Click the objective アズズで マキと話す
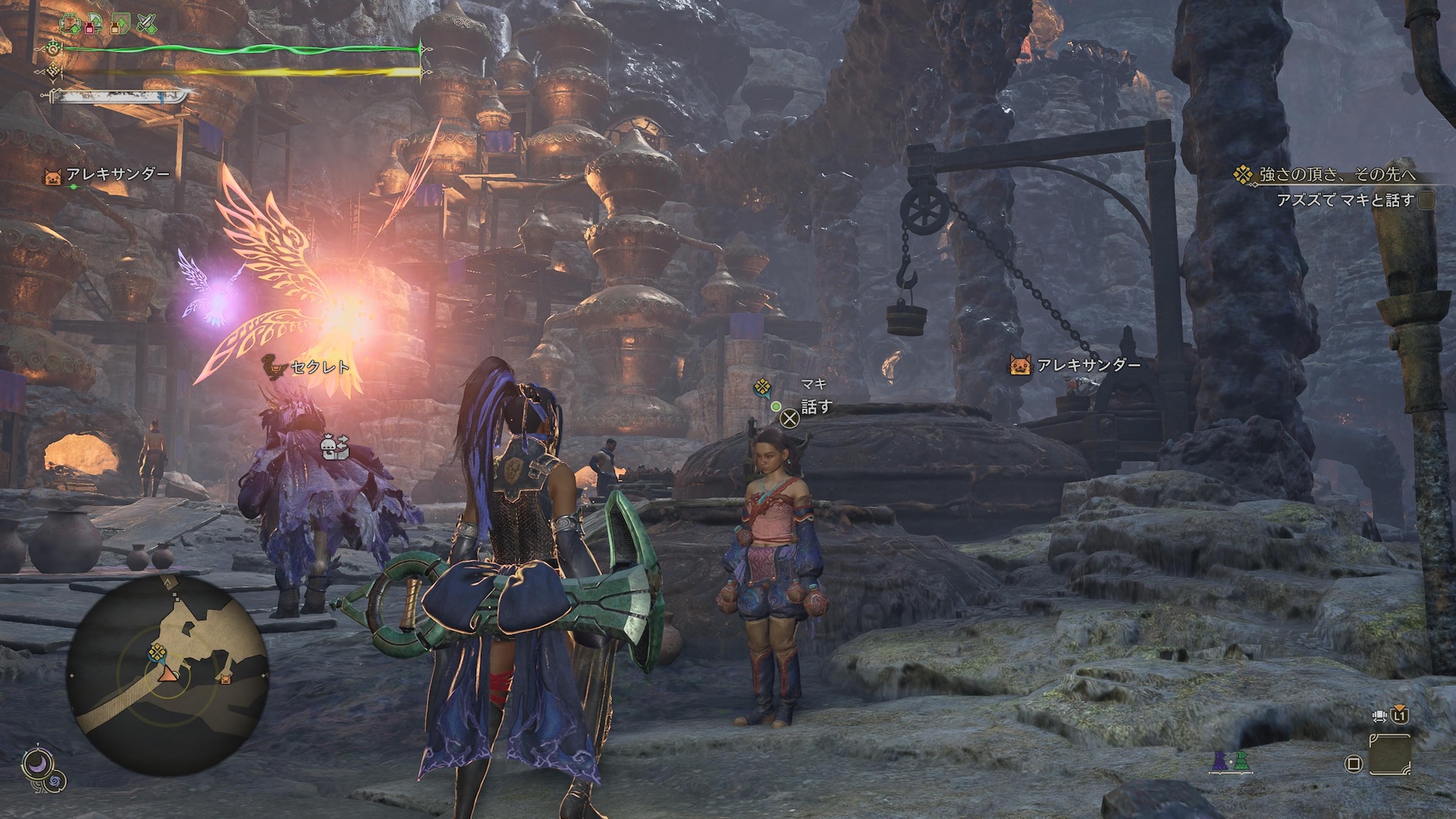Image resolution: width=1456 pixels, height=819 pixels. [1345, 200]
